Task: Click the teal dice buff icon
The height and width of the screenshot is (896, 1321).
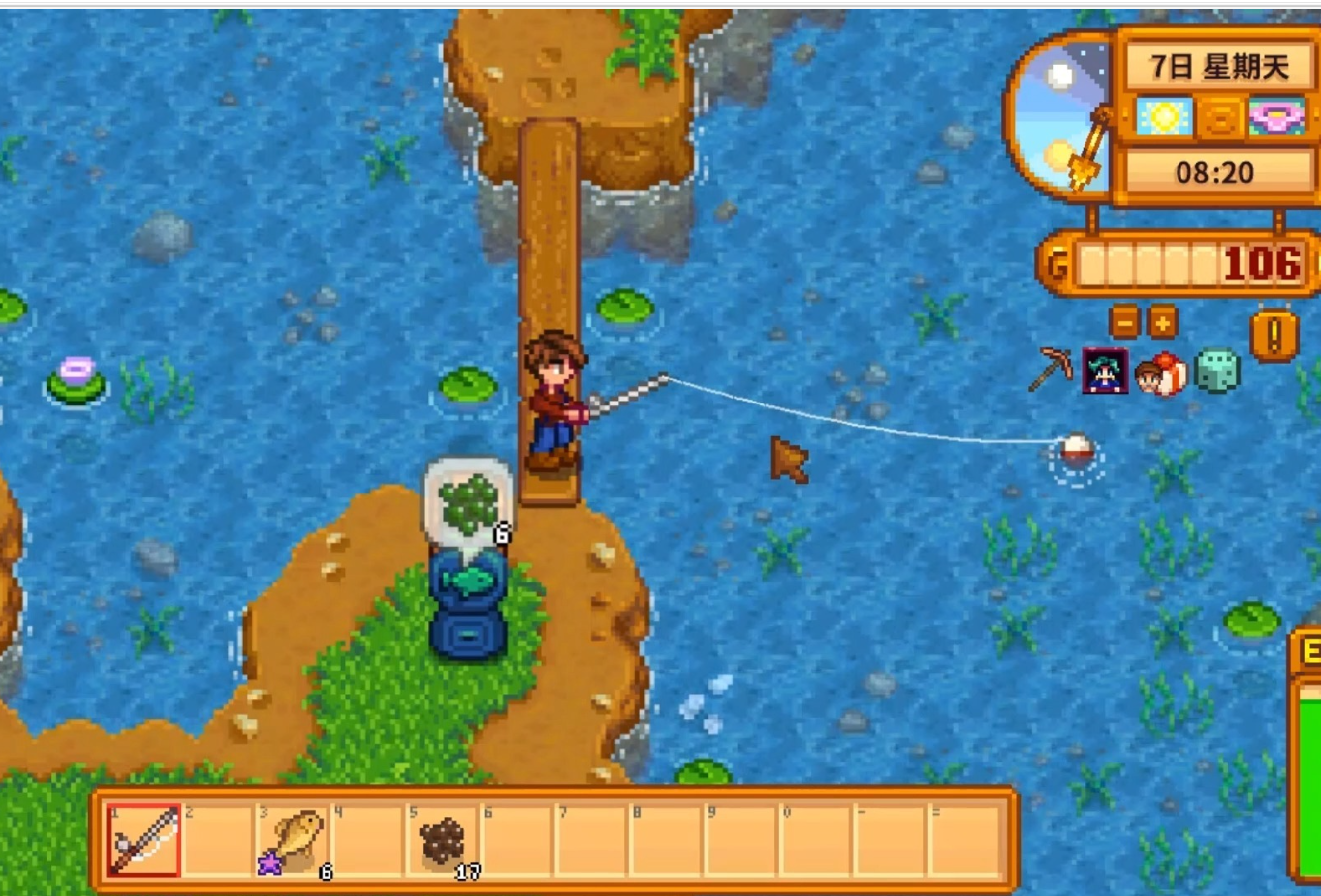Action: (x=1217, y=371)
